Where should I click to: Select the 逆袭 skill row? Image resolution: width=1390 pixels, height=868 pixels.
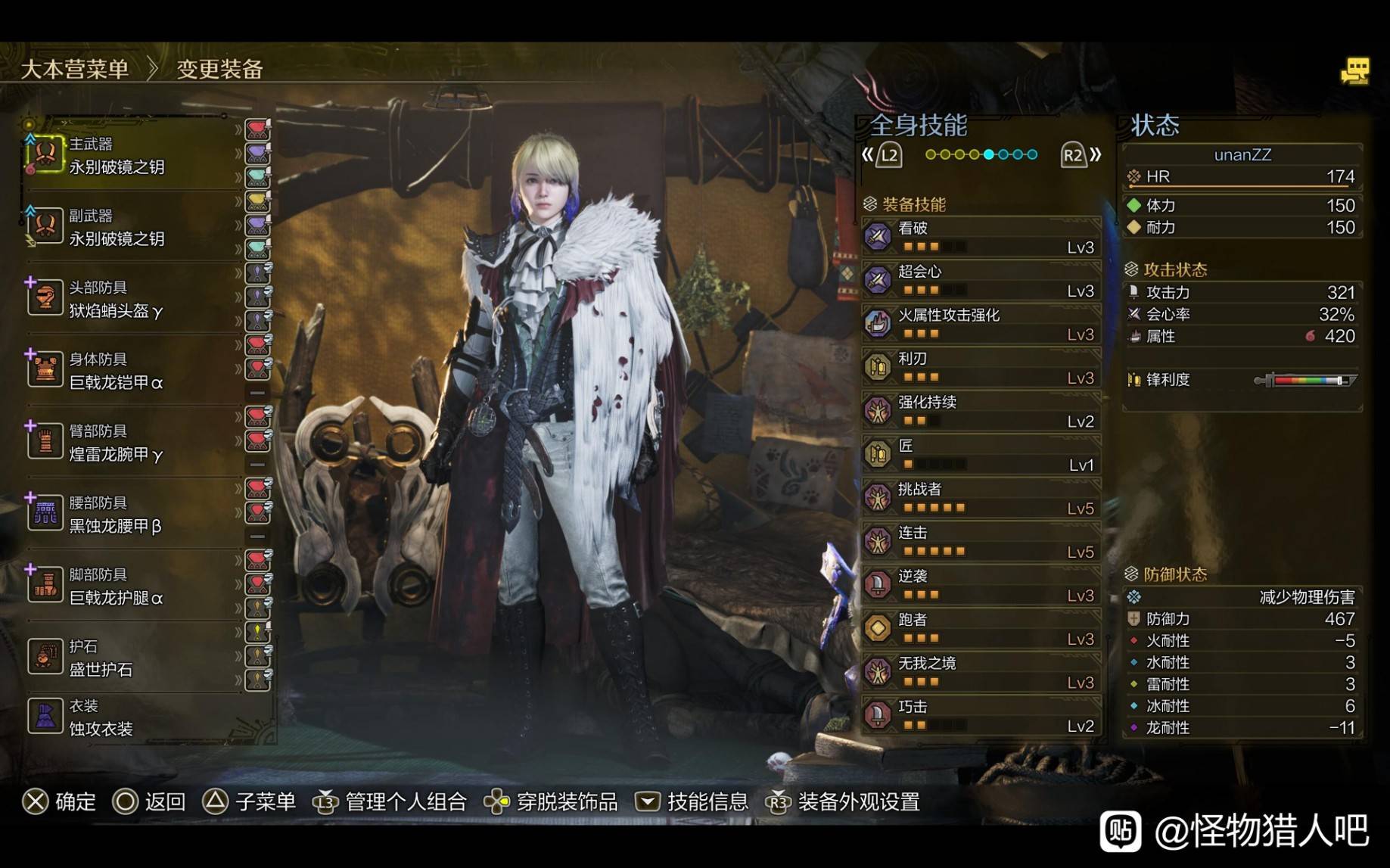point(981,585)
